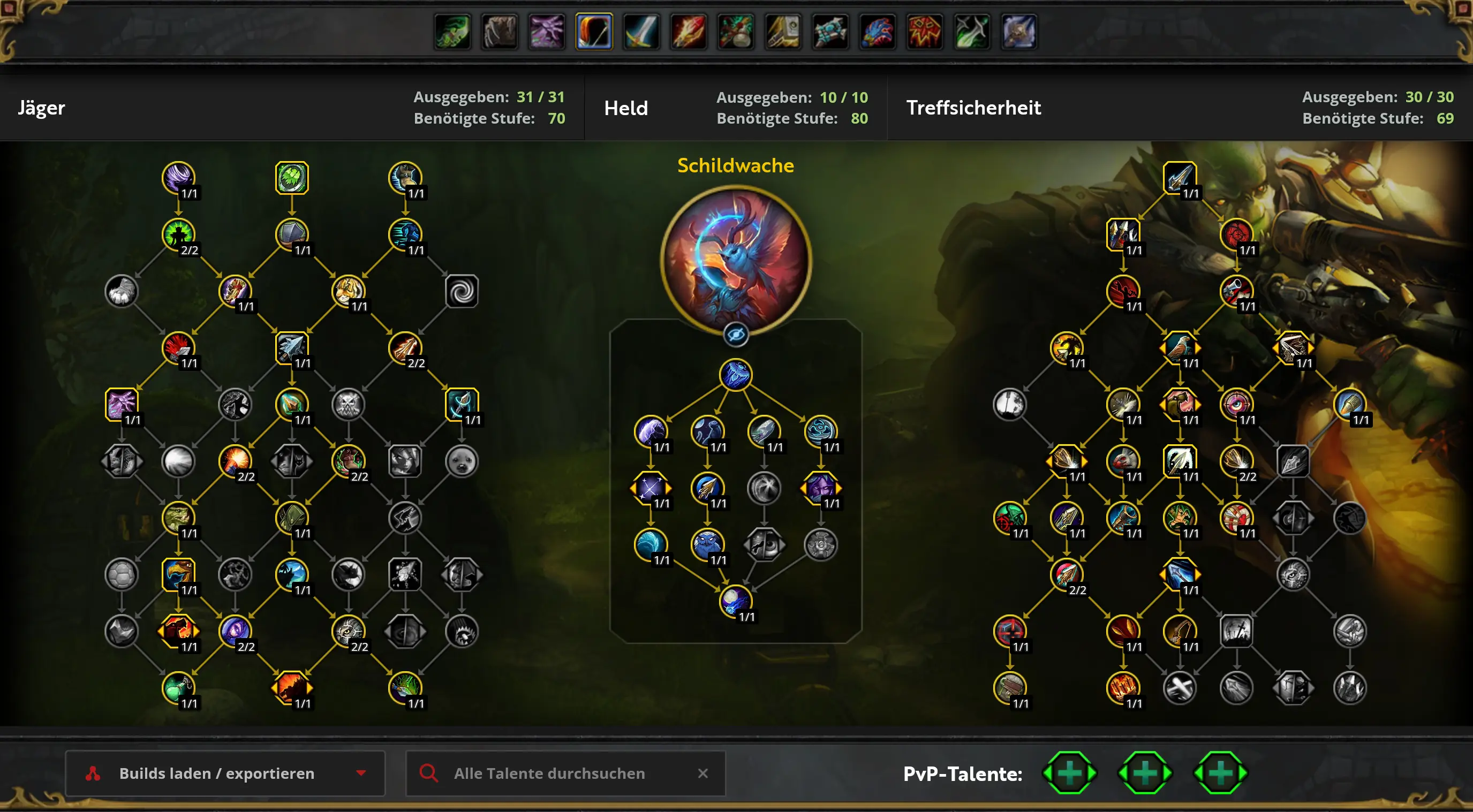Choose the golden hammer and book class icon

coord(783,32)
